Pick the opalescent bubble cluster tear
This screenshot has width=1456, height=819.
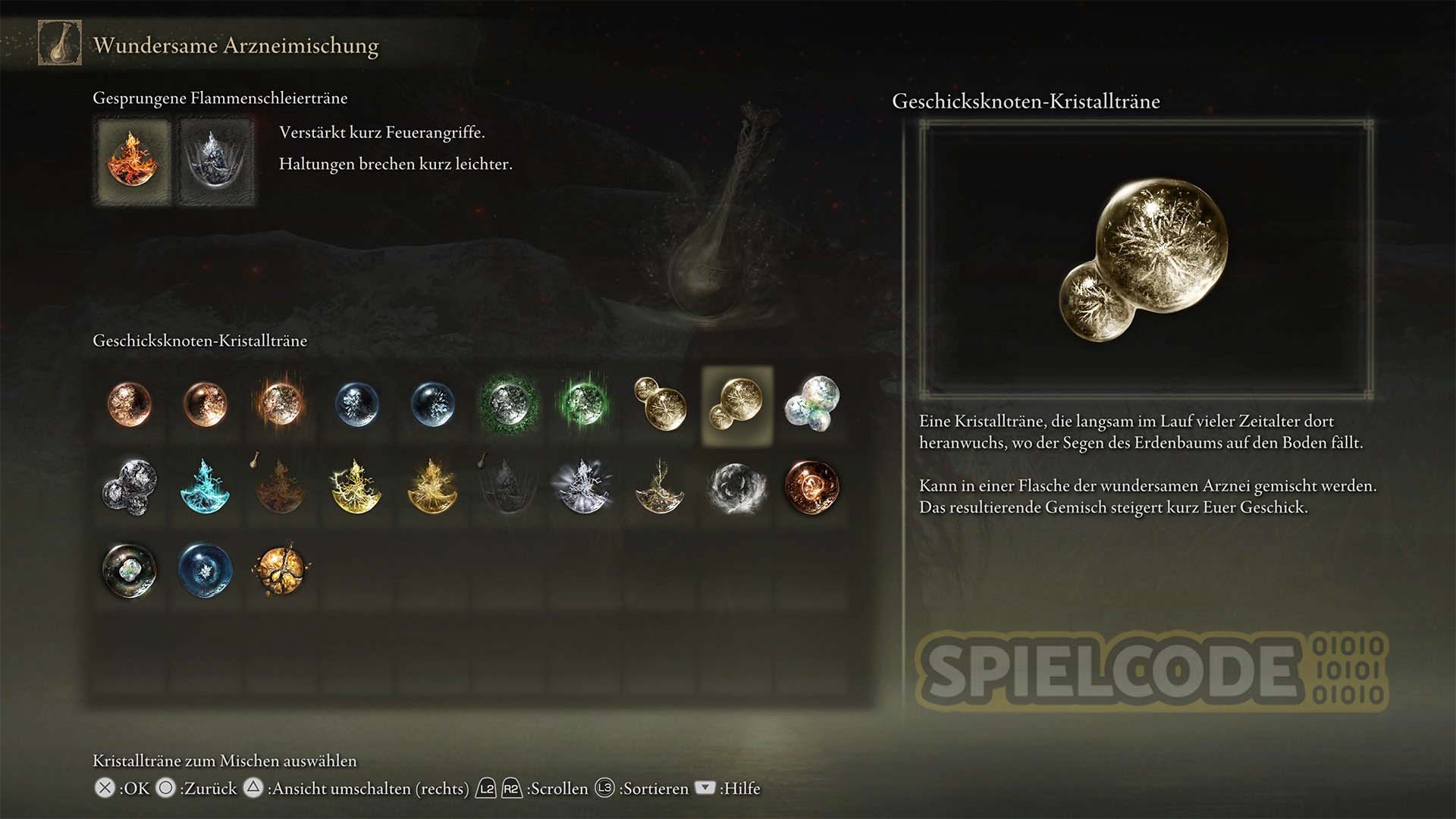click(x=812, y=403)
